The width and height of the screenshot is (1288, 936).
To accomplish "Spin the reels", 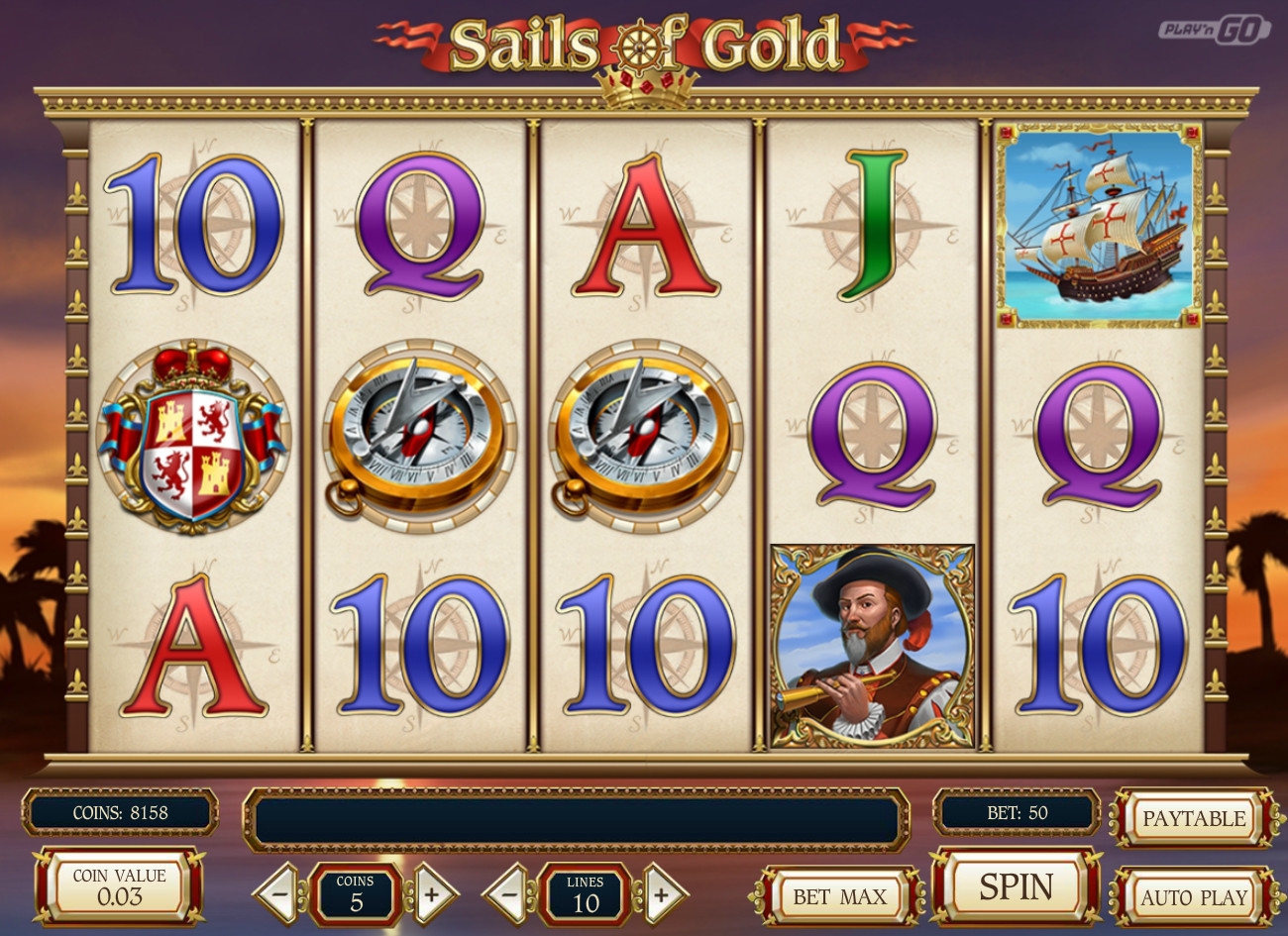I will pyautogui.click(x=1016, y=886).
